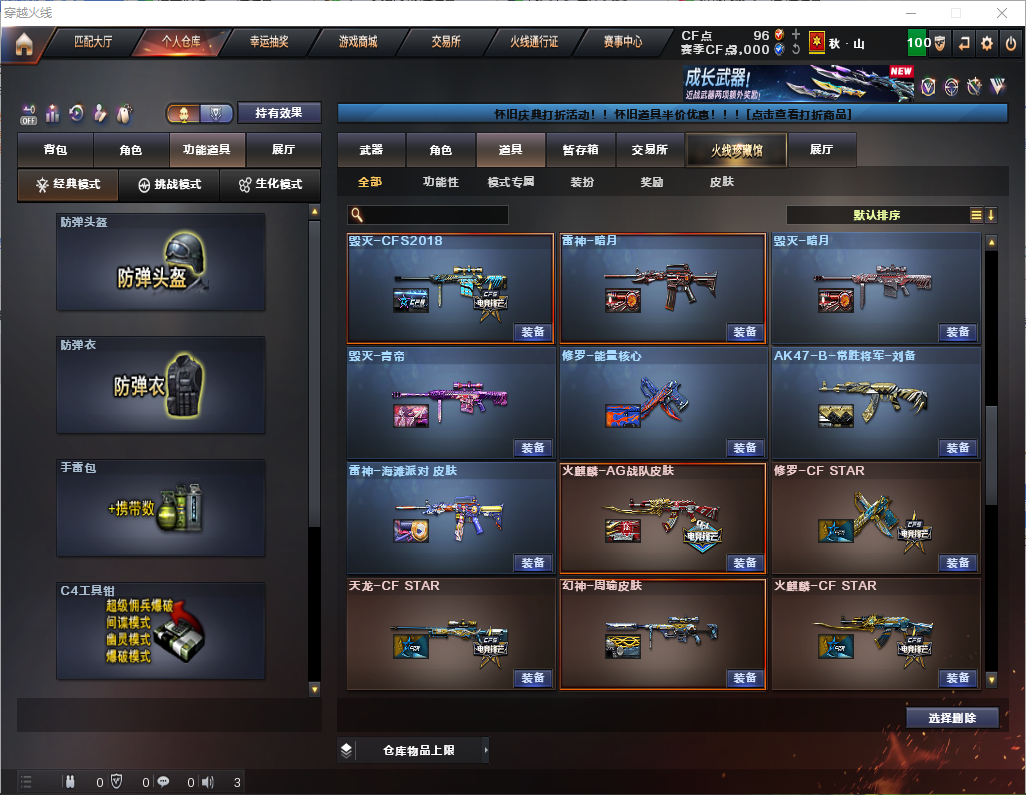Switch to the 武器 weapons tab
Viewport: 1026px width, 795px height.
(371, 150)
